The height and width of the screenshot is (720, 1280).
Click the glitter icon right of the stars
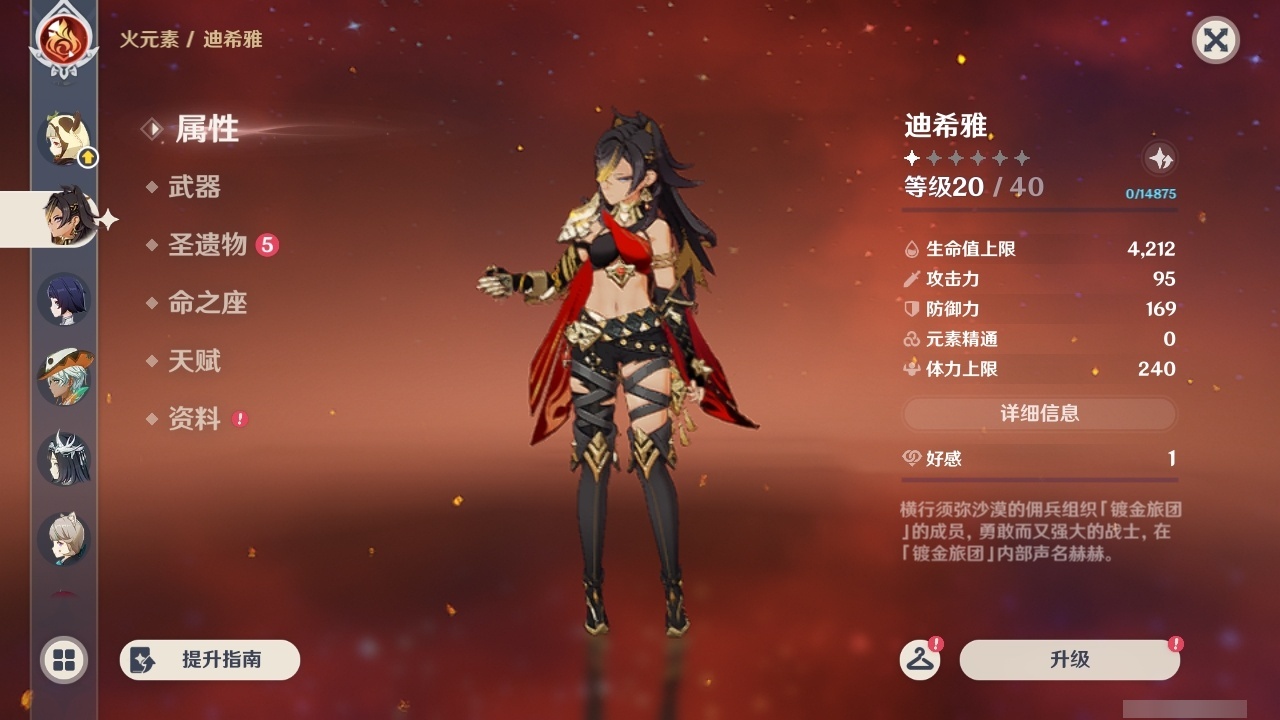[x=1158, y=158]
